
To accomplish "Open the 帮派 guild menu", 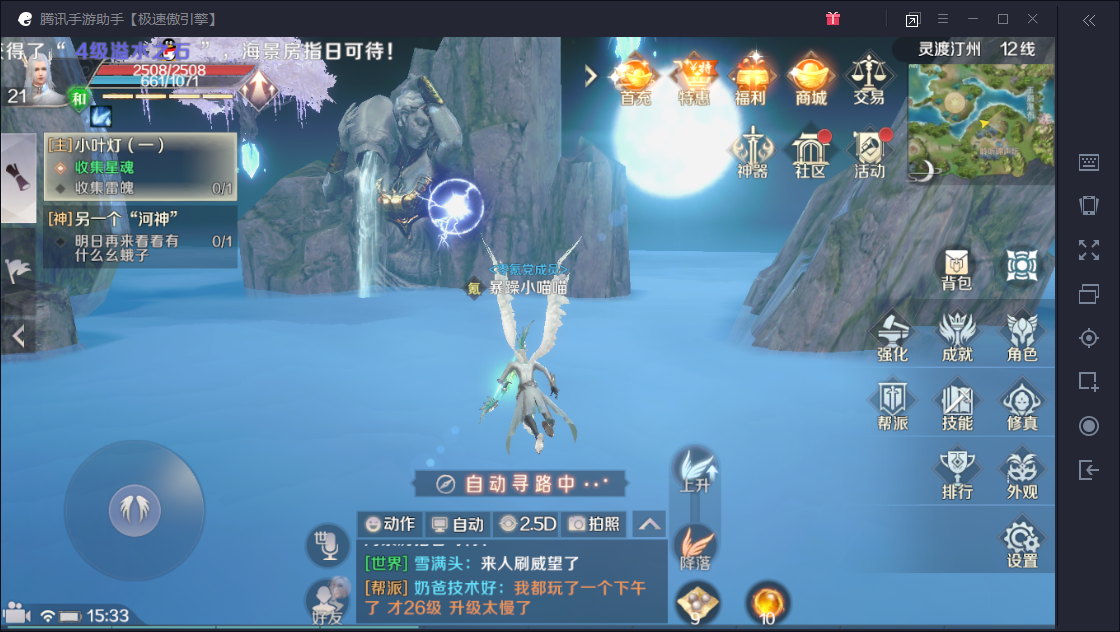I will [892, 403].
